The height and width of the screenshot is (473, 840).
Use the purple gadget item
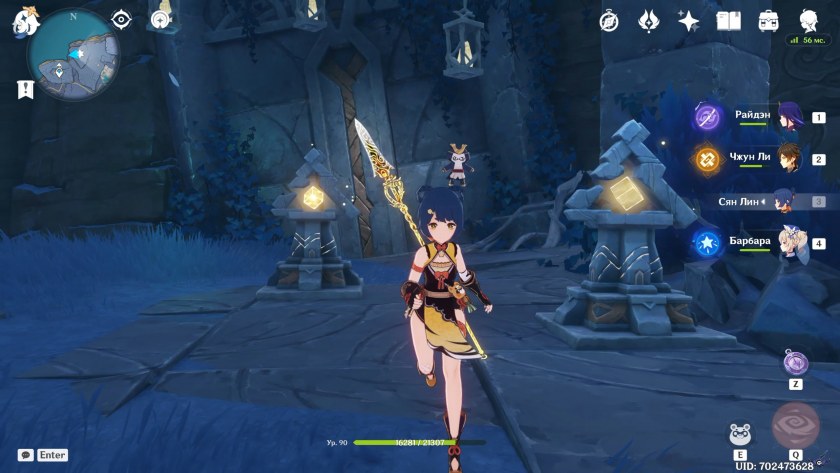click(795, 362)
